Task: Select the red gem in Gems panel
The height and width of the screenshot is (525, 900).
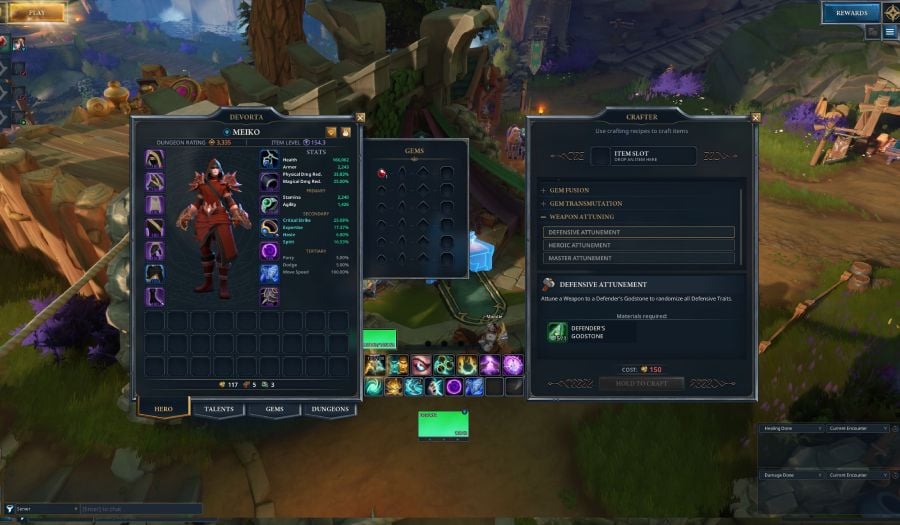Action: click(382, 173)
